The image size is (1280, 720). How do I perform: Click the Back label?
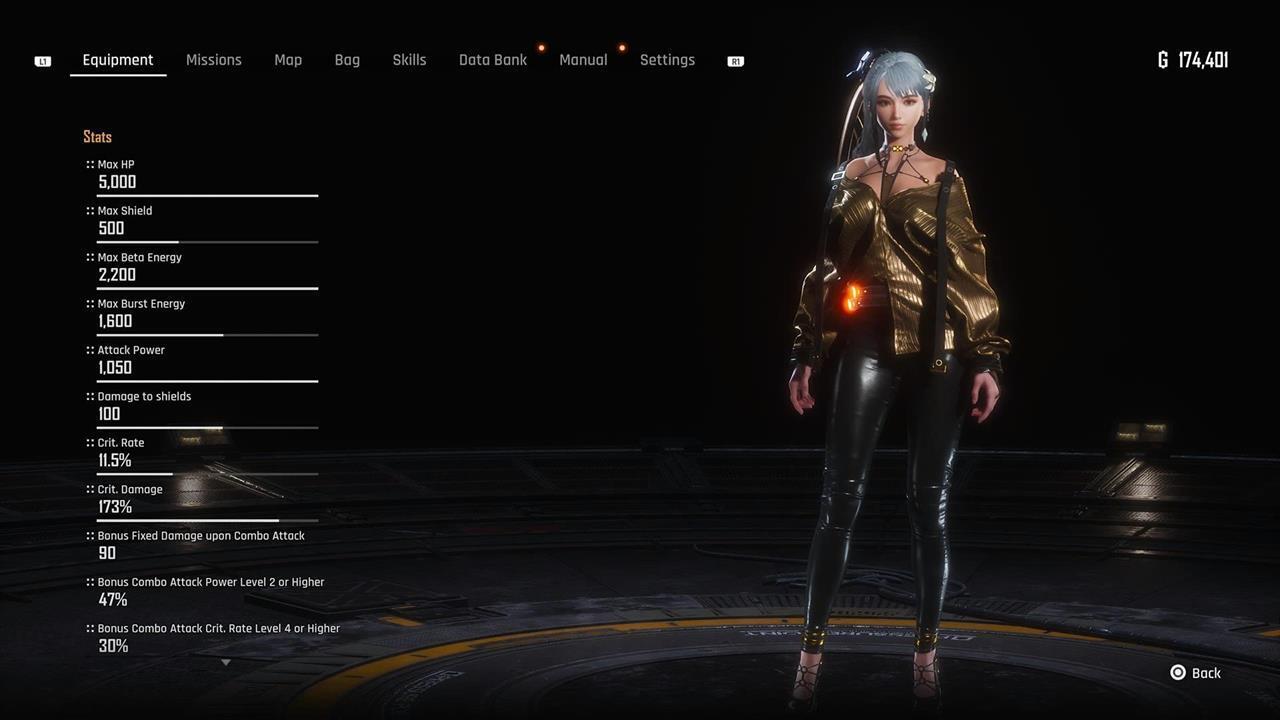click(1206, 673)
